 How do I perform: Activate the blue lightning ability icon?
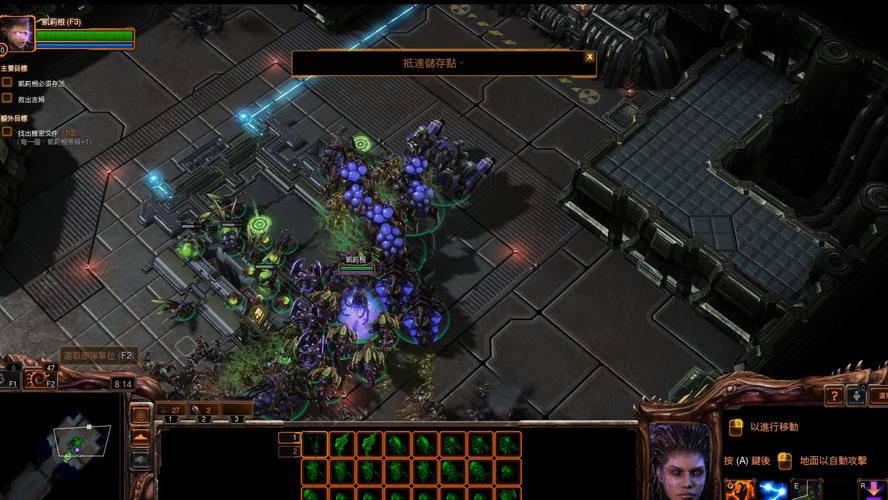point(772,490)
